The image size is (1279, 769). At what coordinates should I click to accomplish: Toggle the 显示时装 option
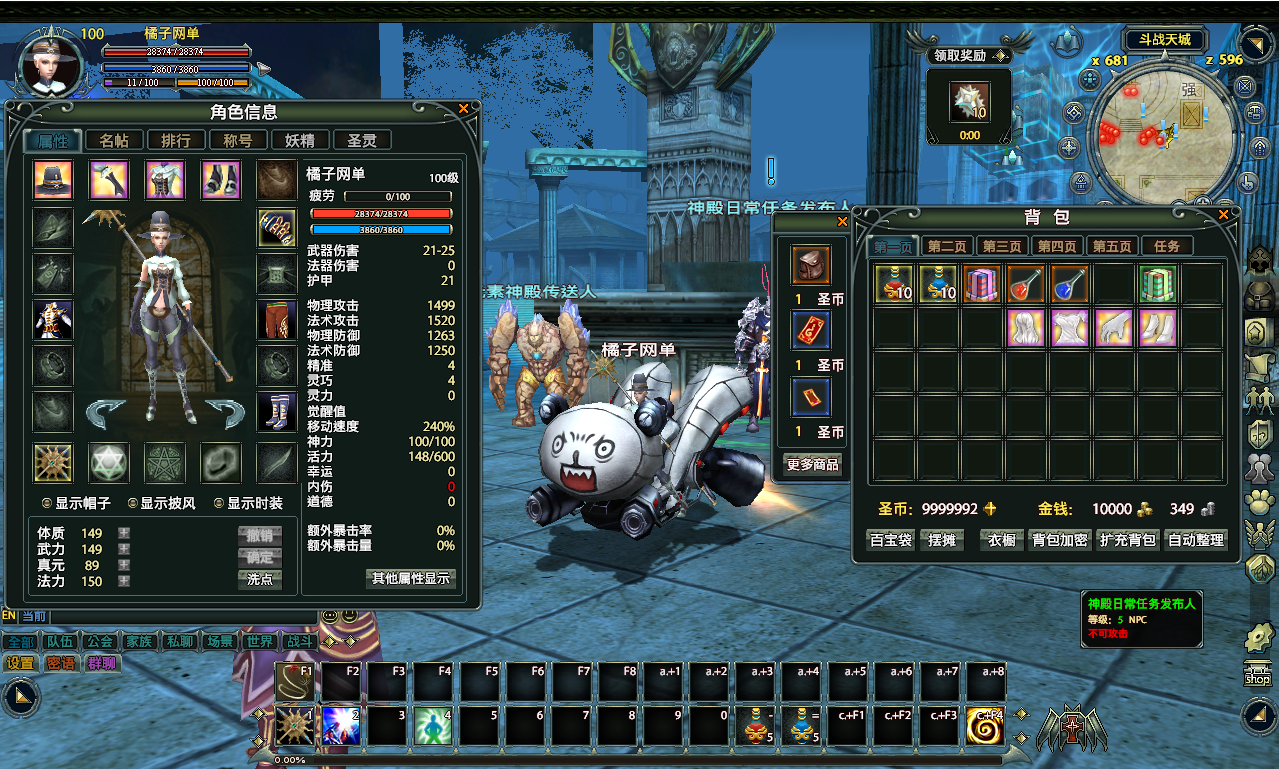pos(219,503)
